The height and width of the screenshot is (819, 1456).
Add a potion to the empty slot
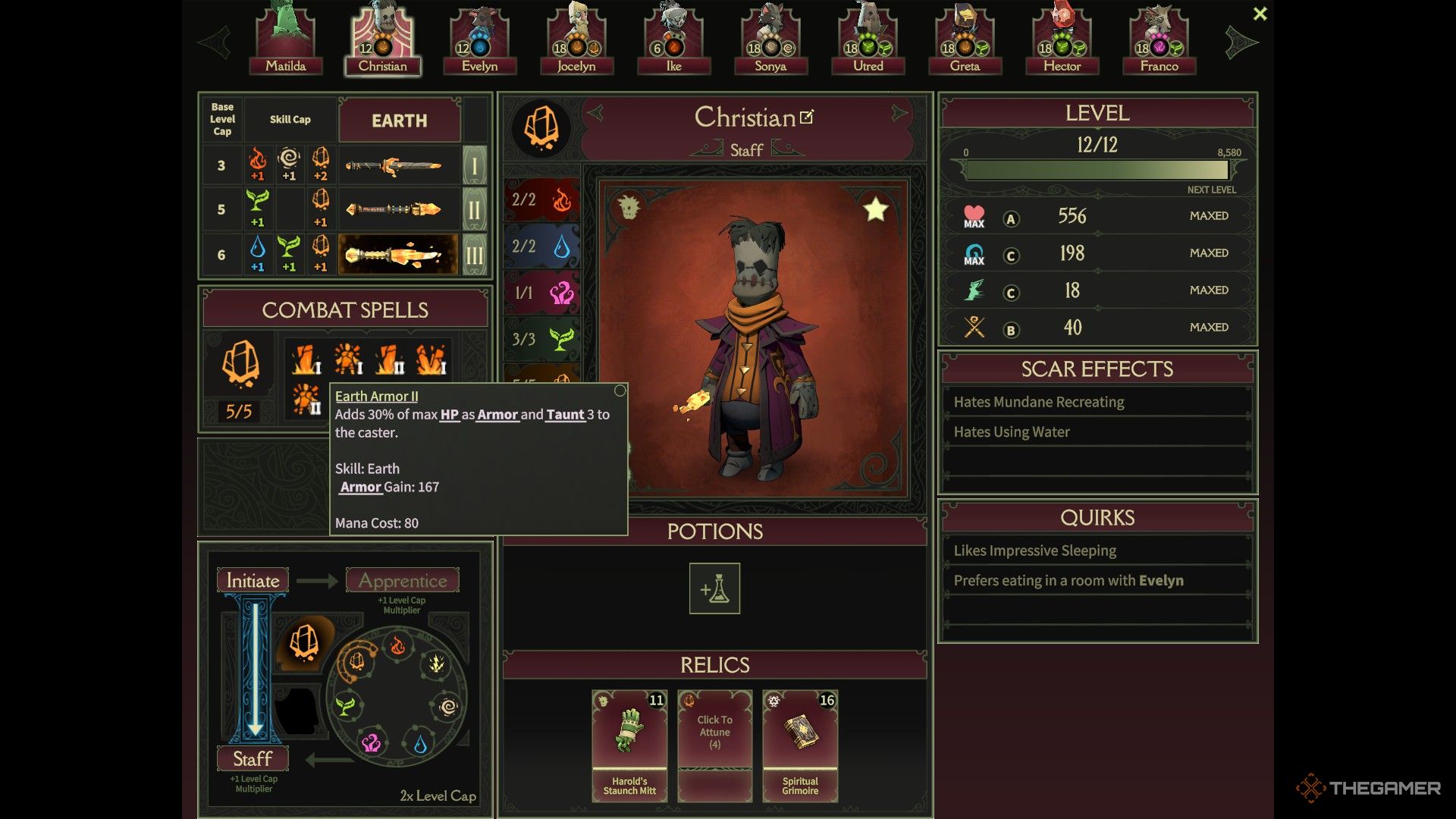click(x=714, y=588)
